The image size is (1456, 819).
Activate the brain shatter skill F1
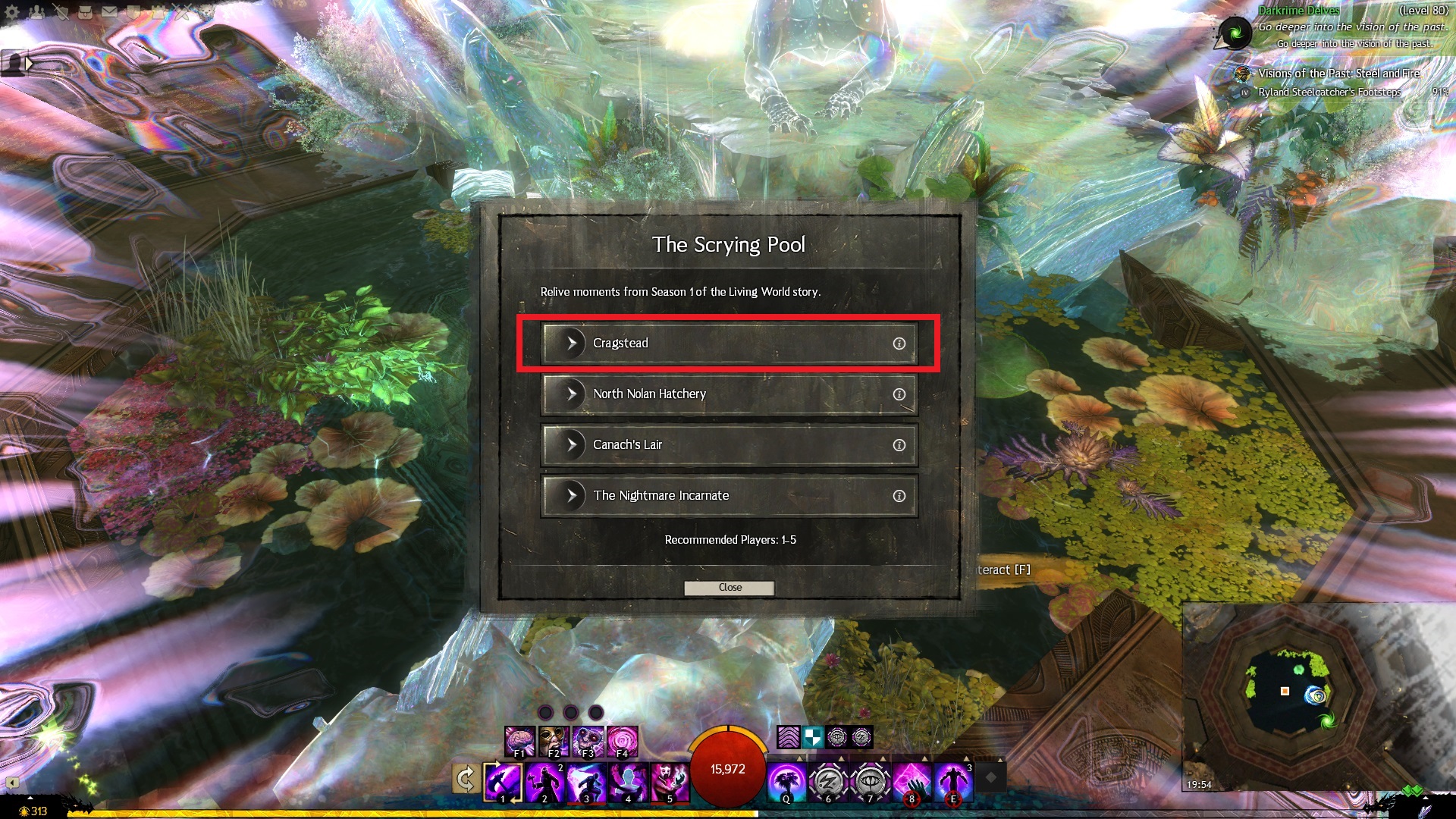[x=519, y=741]
